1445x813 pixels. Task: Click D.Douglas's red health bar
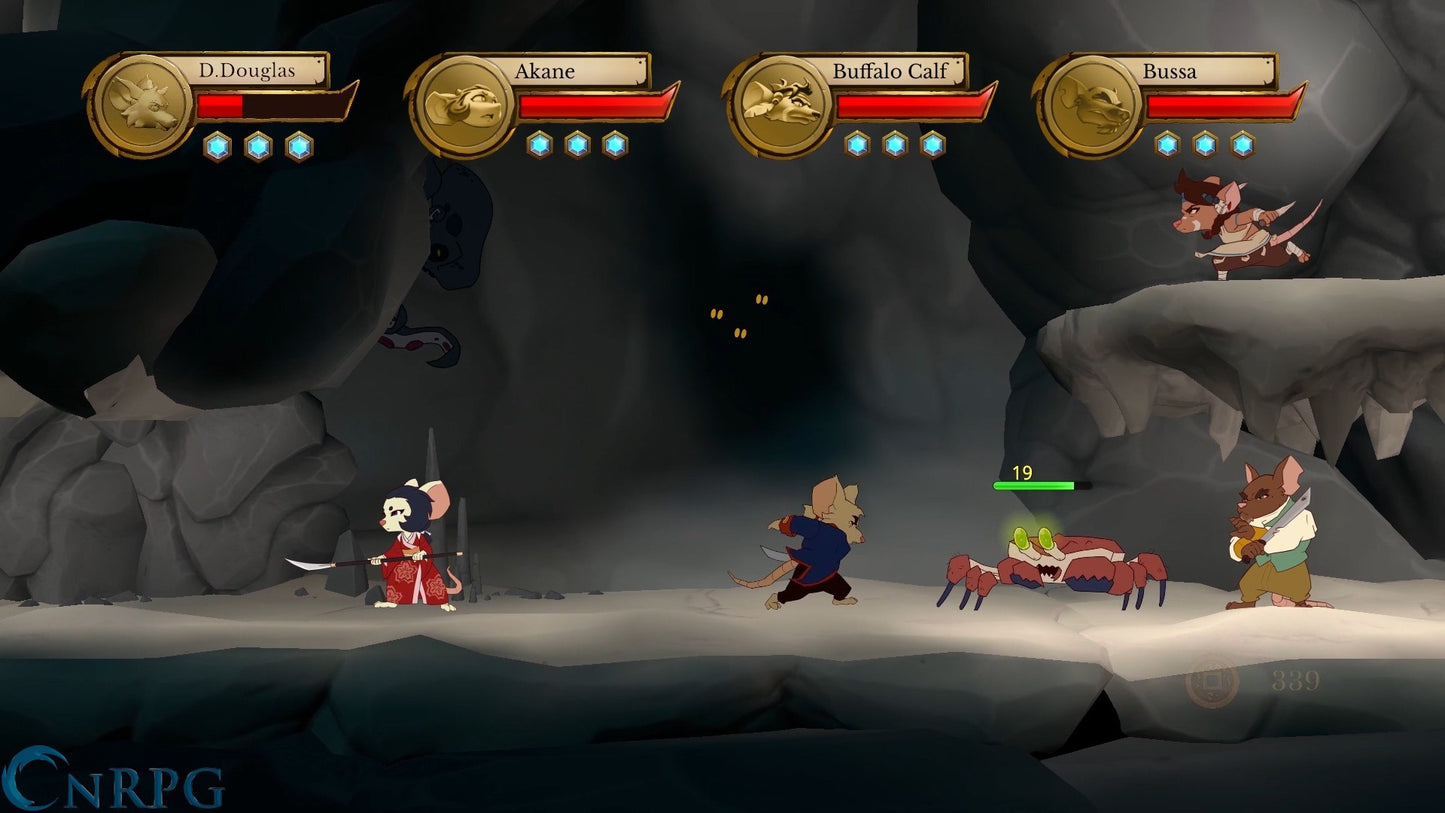pos(218,106)
